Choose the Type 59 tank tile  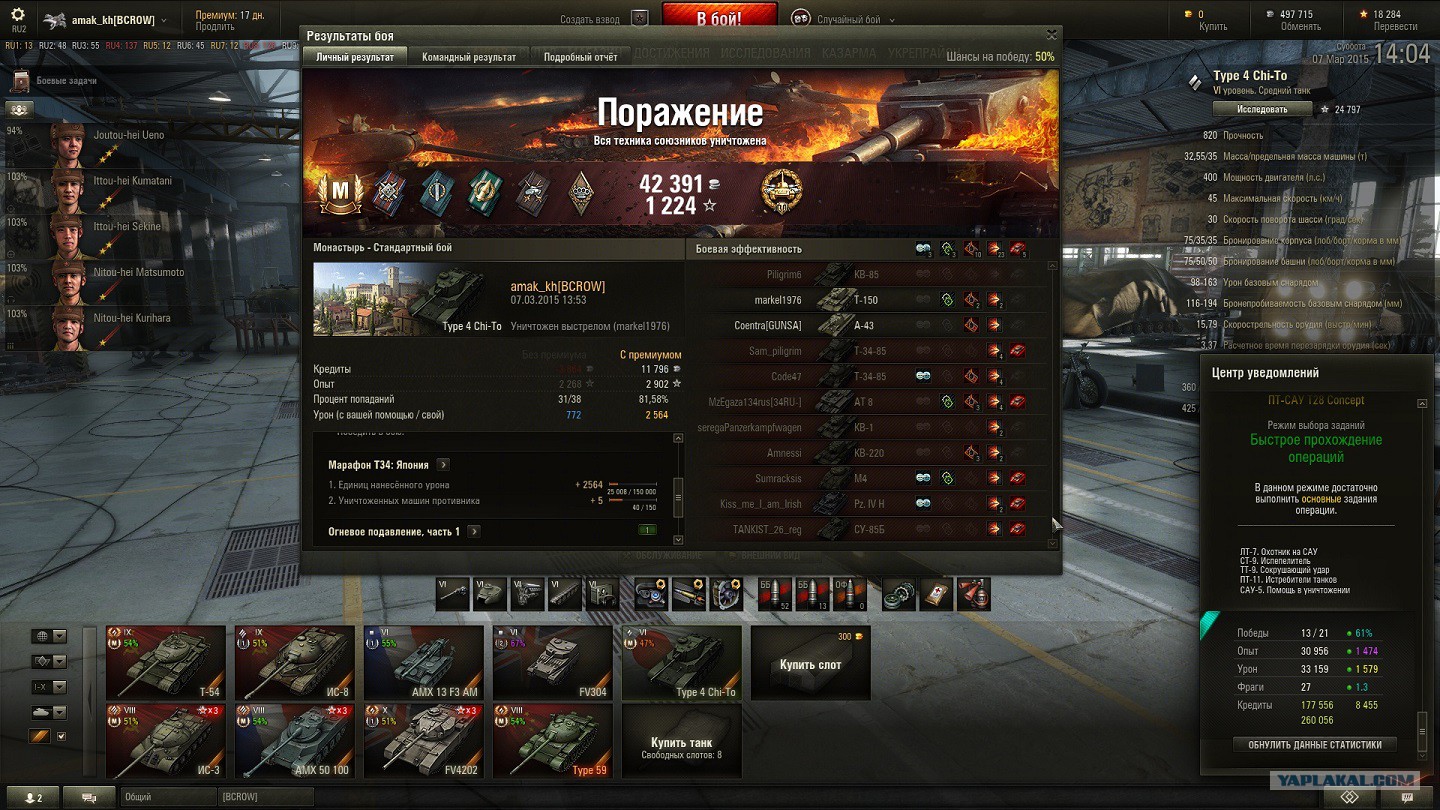tap(553, 741)
